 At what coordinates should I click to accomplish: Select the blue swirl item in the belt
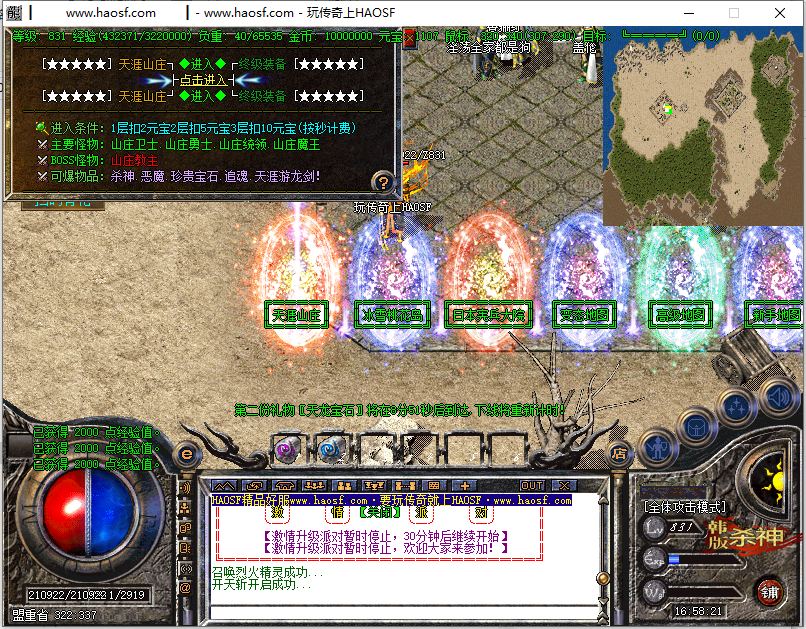331,449
